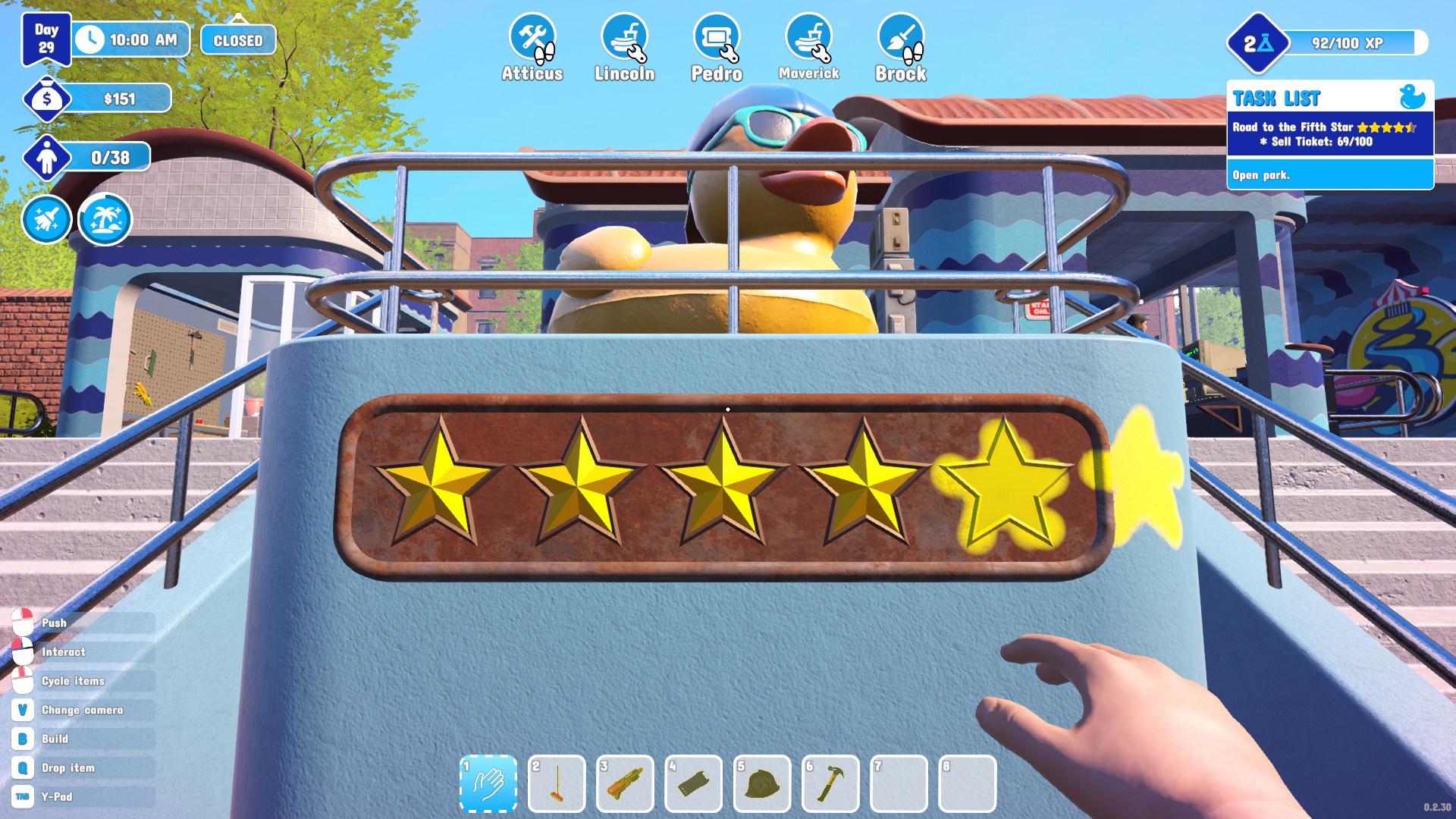Choose the water gun hotbar slot
This screenshot has width=1456, height=819.
click(625, 783)
